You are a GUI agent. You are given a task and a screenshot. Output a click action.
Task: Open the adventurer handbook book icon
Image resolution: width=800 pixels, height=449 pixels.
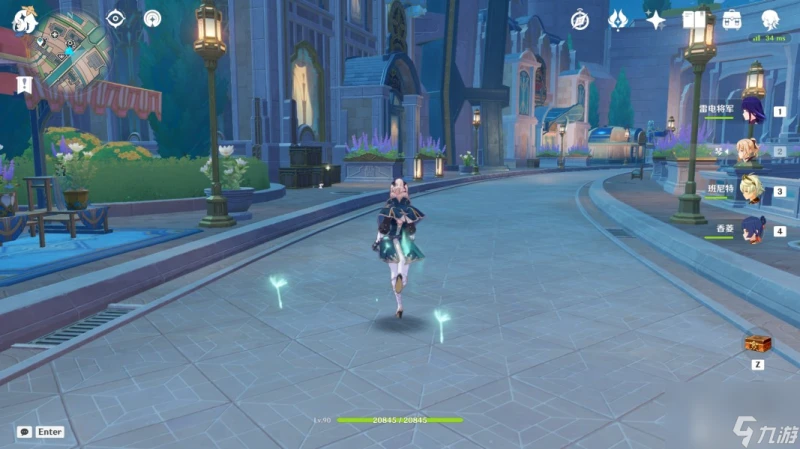point(694,19)
